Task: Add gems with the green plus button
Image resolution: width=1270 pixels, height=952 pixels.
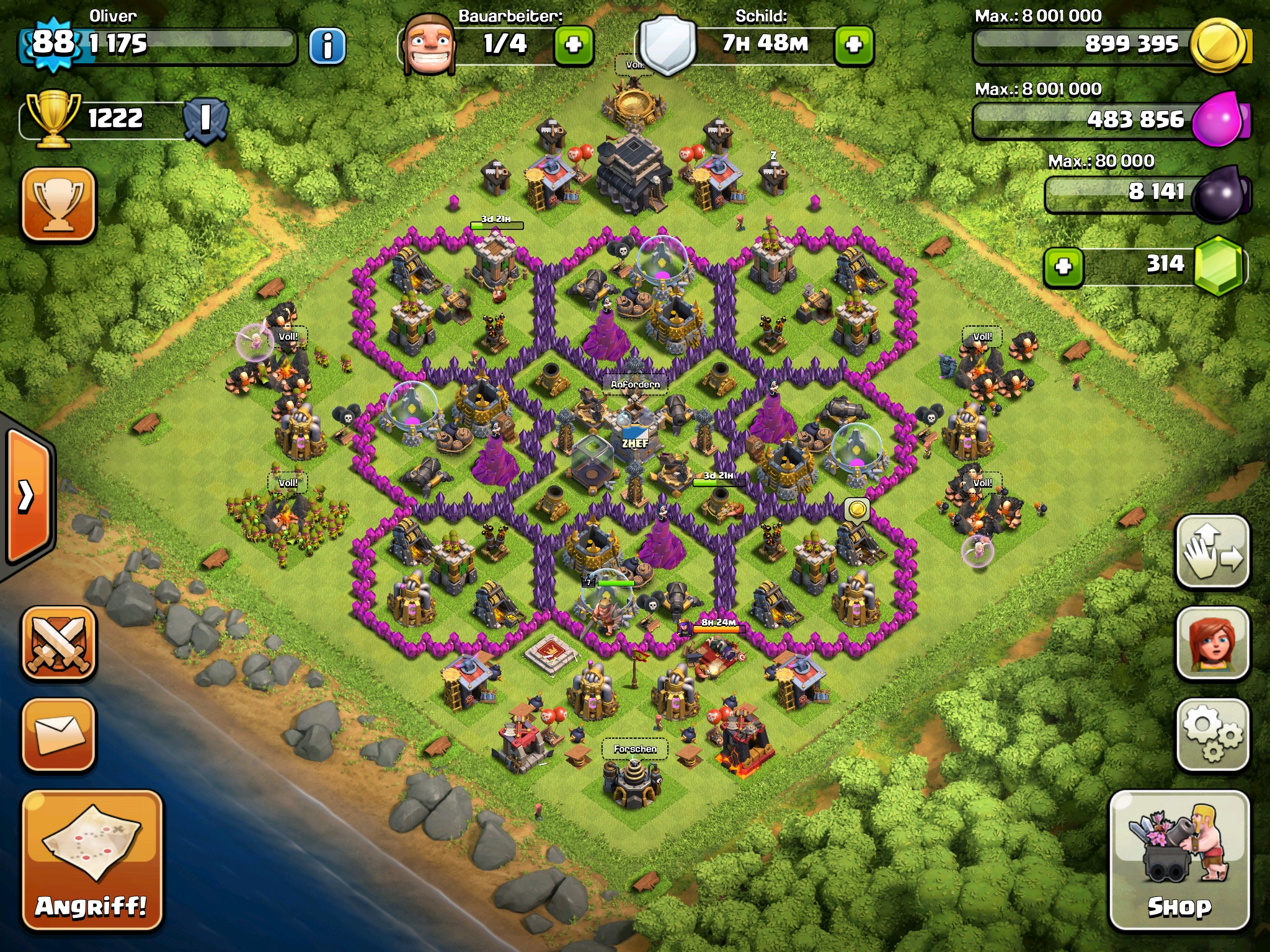Action: click(x=1064, y=267)
